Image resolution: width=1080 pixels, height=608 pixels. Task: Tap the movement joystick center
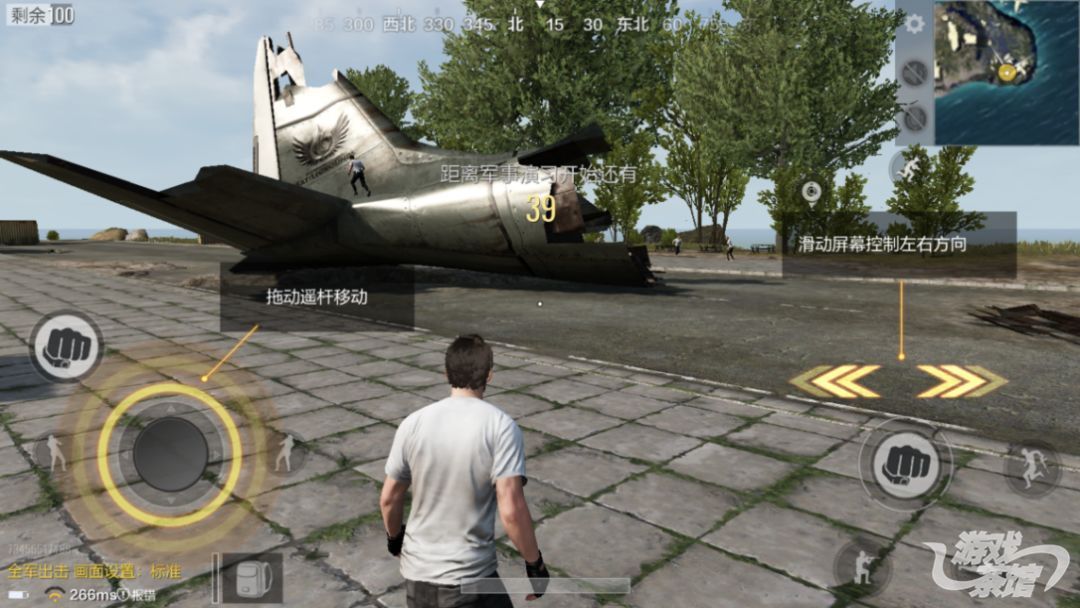170,453
